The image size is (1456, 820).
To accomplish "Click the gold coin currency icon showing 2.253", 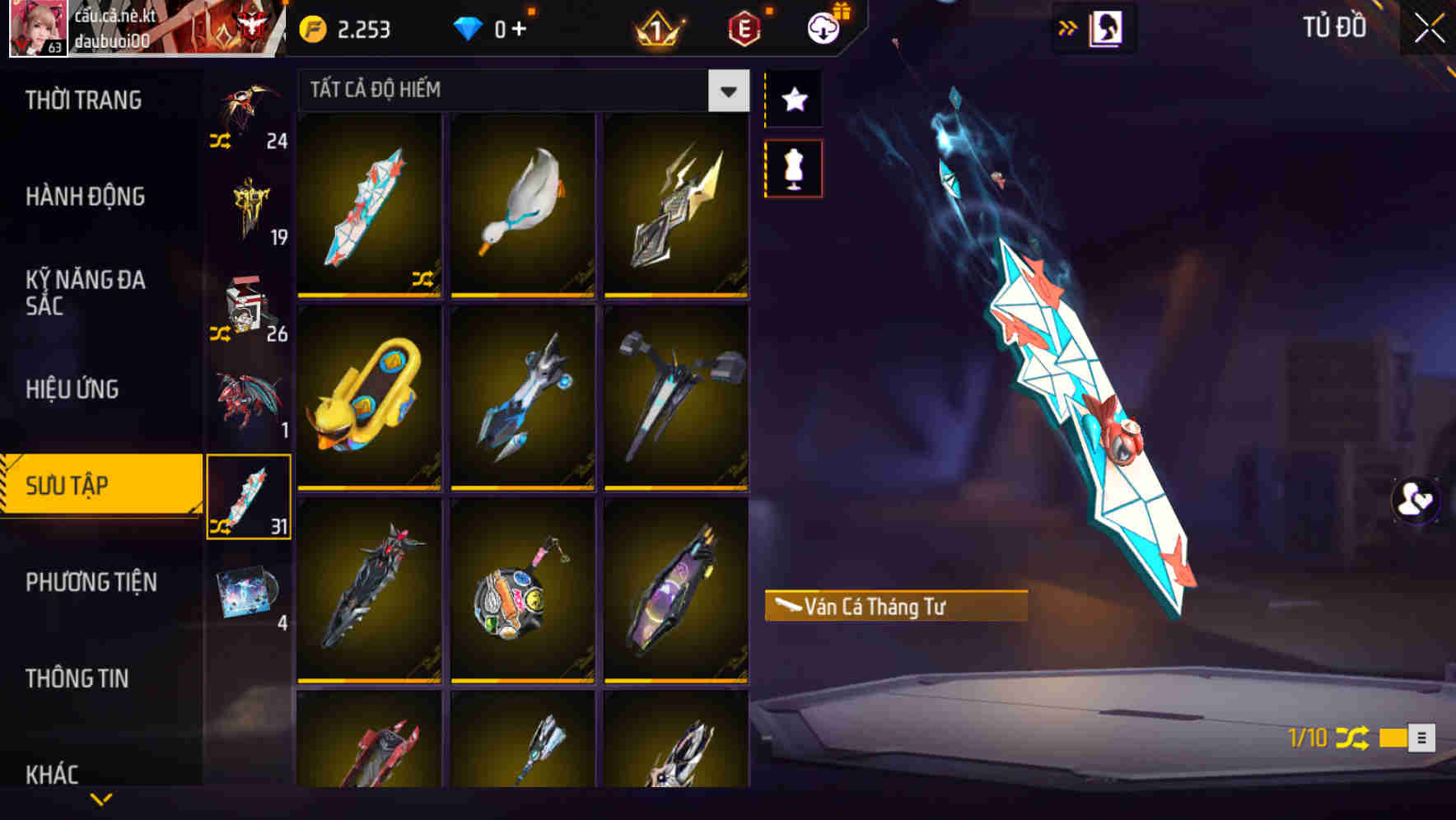I will [x=311, y=28].
